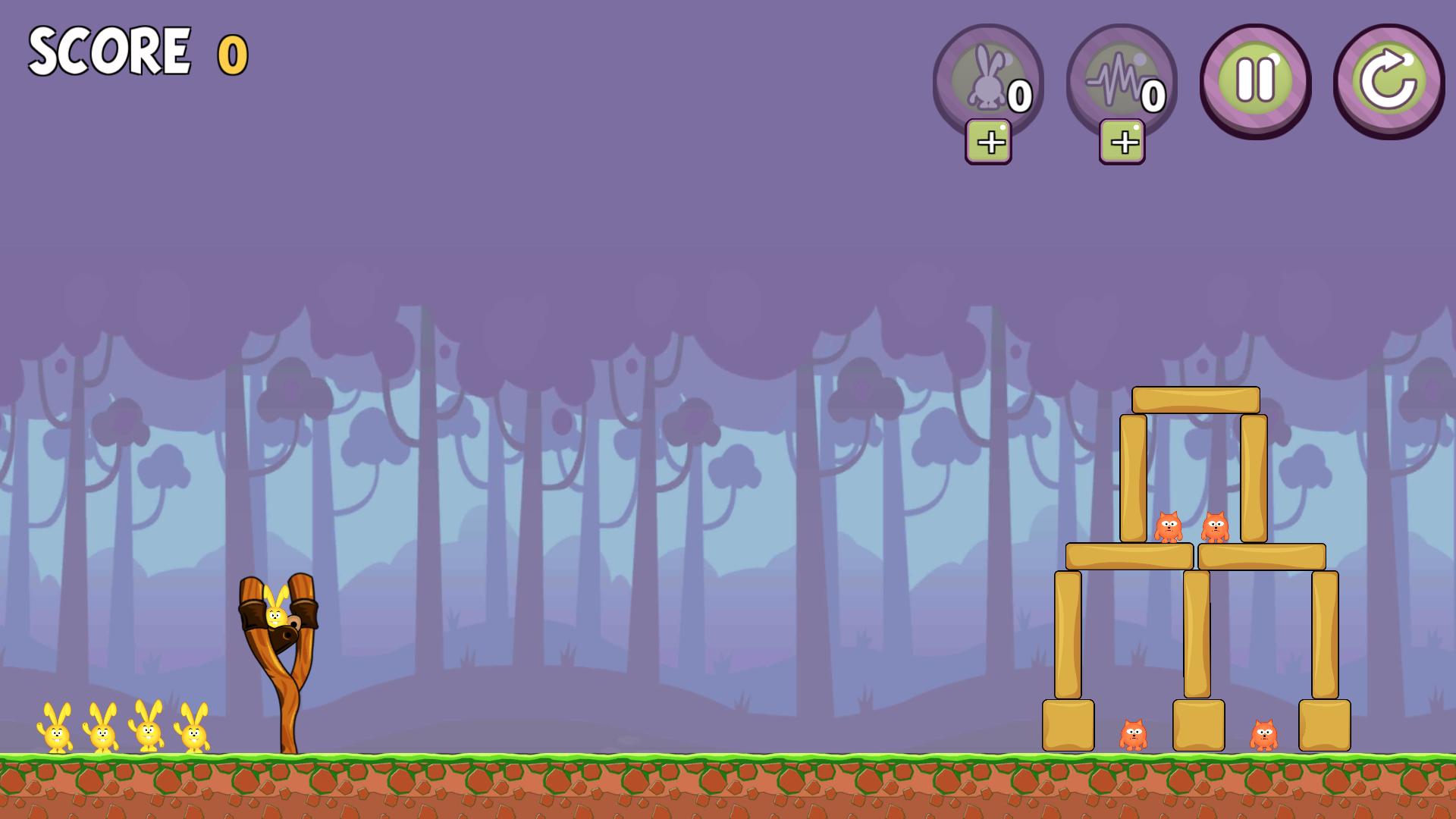
Task: Toggle the pause state of the game
Action: click(1255, 76)
